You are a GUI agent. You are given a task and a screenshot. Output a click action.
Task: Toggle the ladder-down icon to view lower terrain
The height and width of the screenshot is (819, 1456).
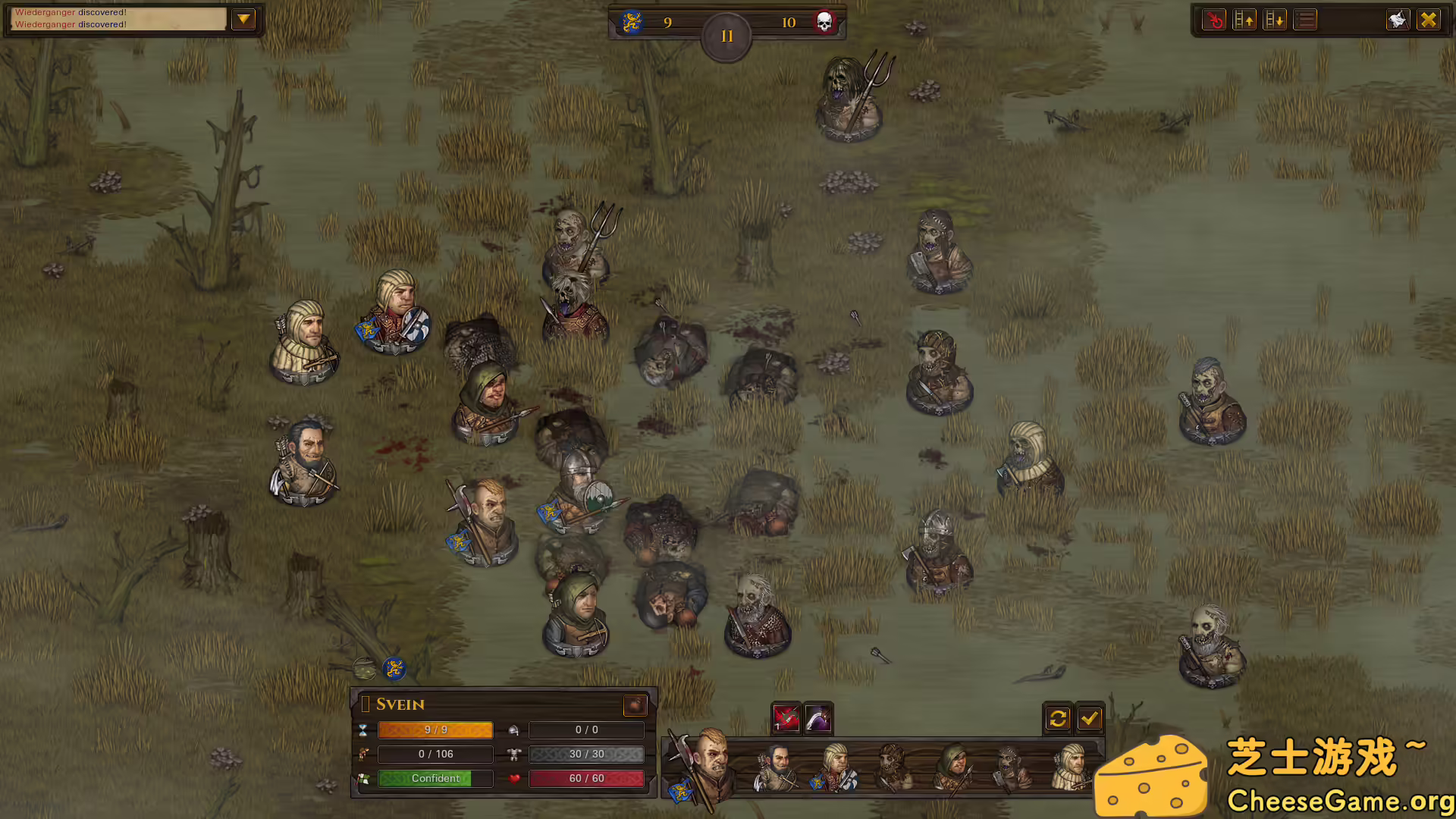pos(1276,20)
